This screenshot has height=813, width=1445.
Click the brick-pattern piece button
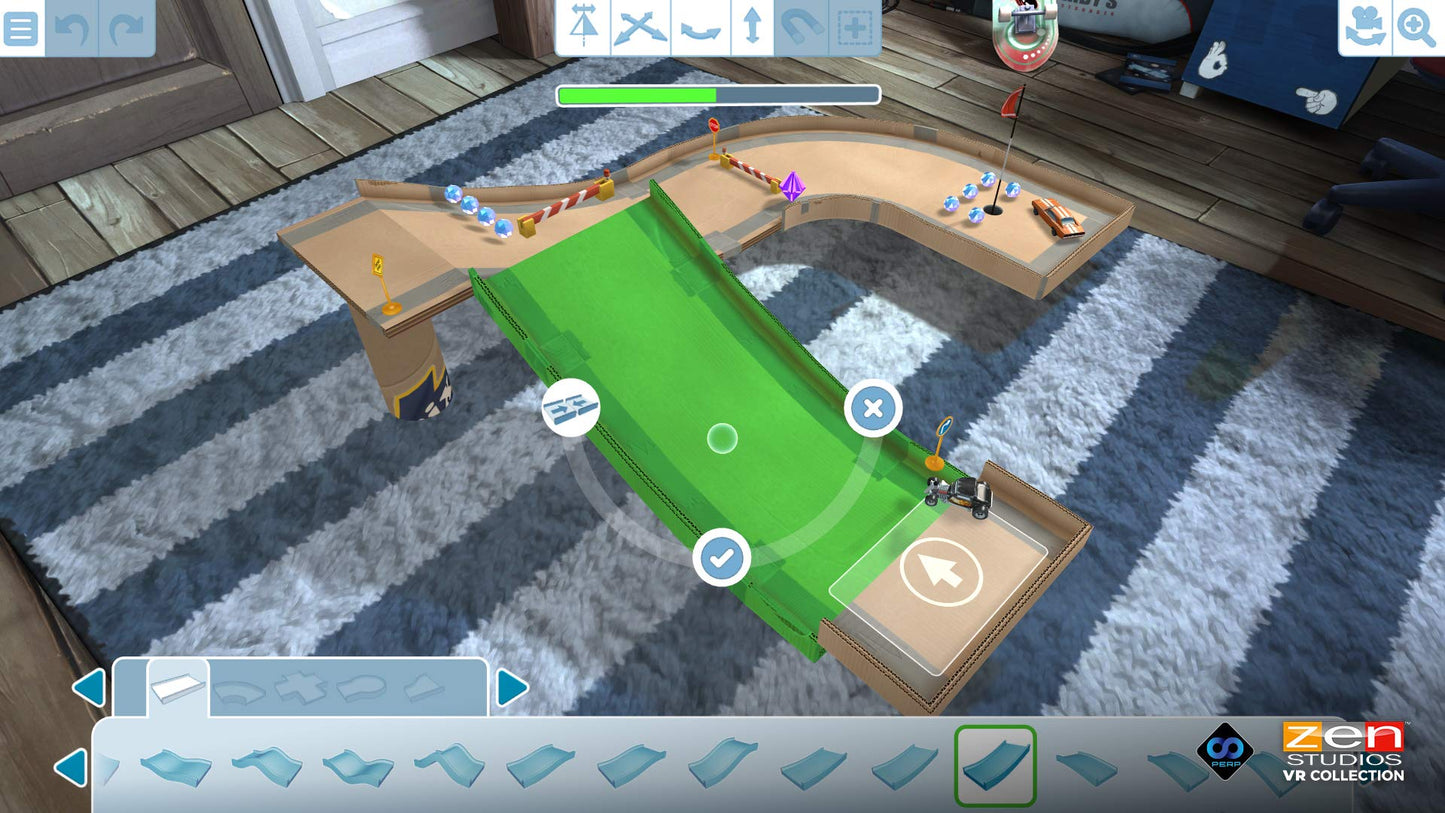[x=571, y=408]
